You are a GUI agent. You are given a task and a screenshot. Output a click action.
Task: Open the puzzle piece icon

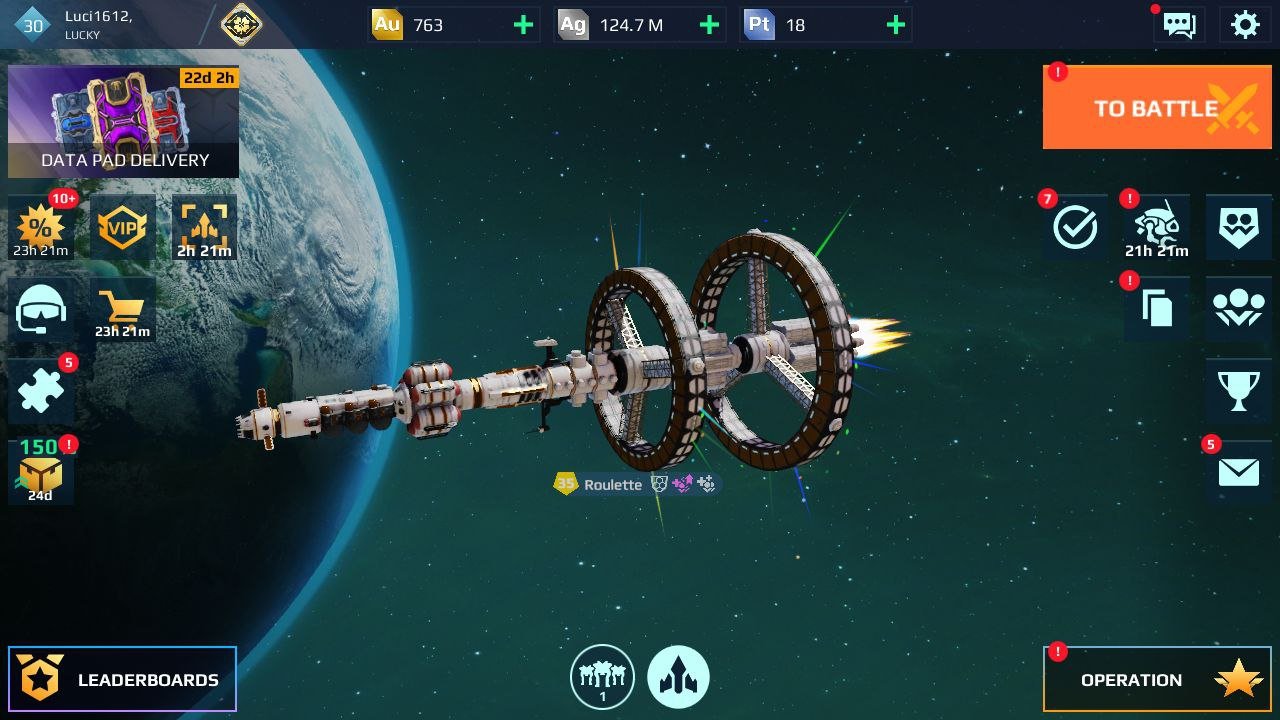[x=40, y=391]
